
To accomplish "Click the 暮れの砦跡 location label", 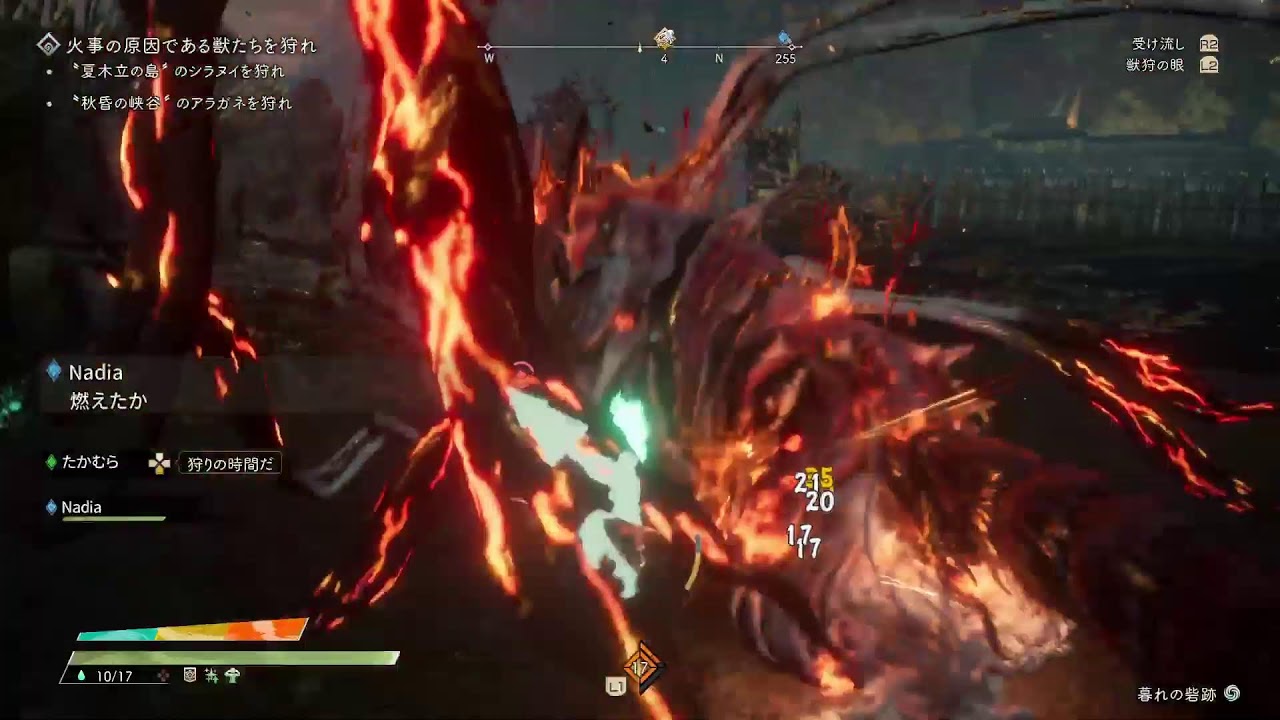I will [x=1178, y=694].
